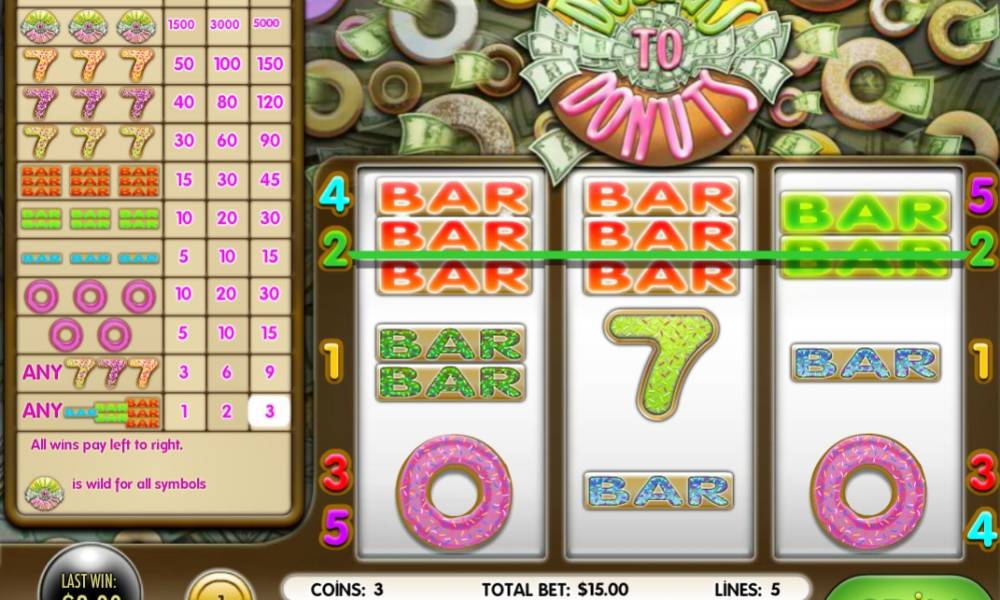1000x600 pixels.
Task: Activate payline 3 marker beside the first reel
Action: click(x=335, y=472)
